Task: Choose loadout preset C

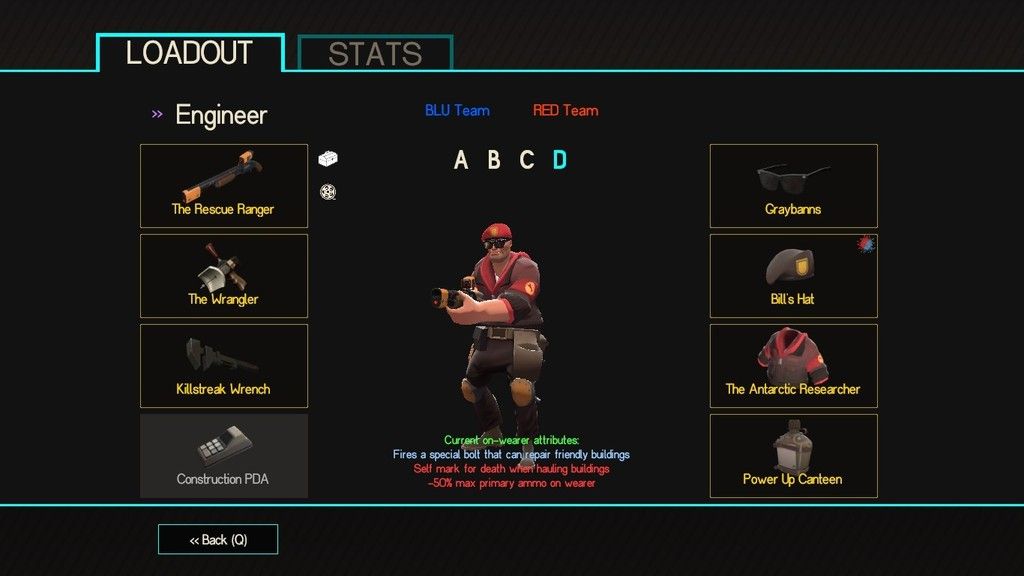Action: [x=527, y=160]
